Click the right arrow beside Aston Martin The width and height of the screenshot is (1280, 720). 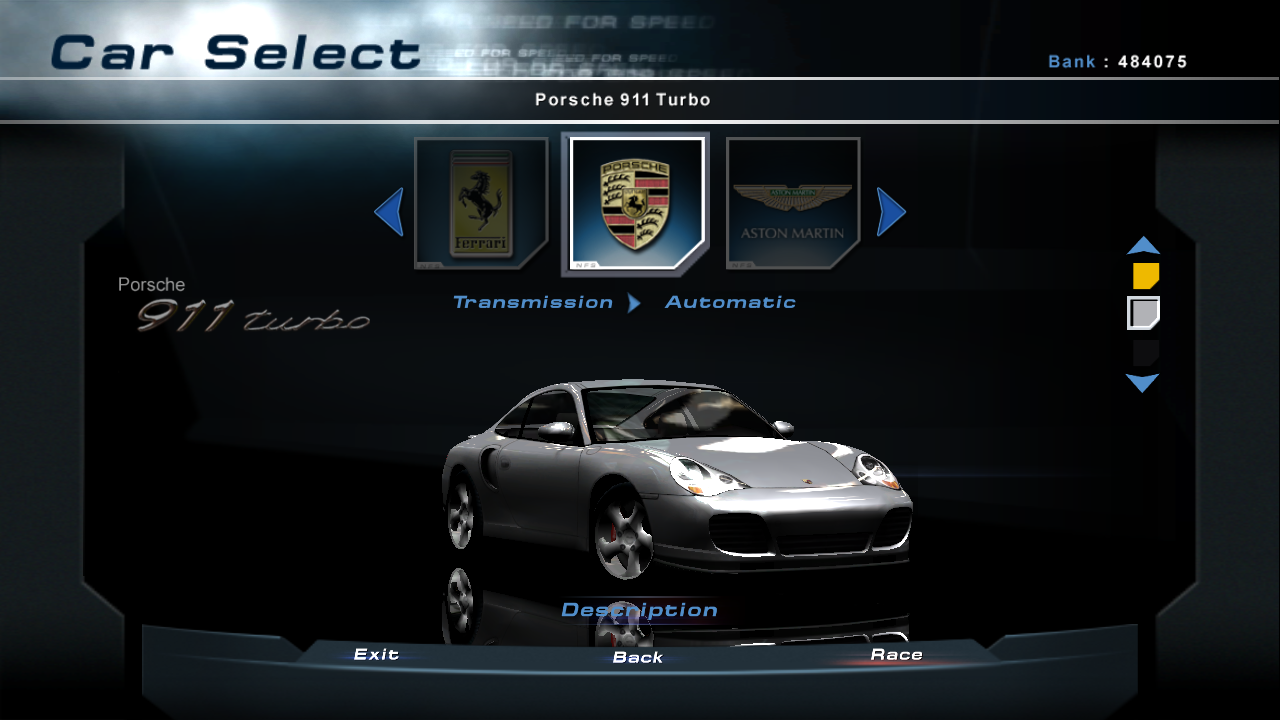pyautogui.click(x=891, y=212)
